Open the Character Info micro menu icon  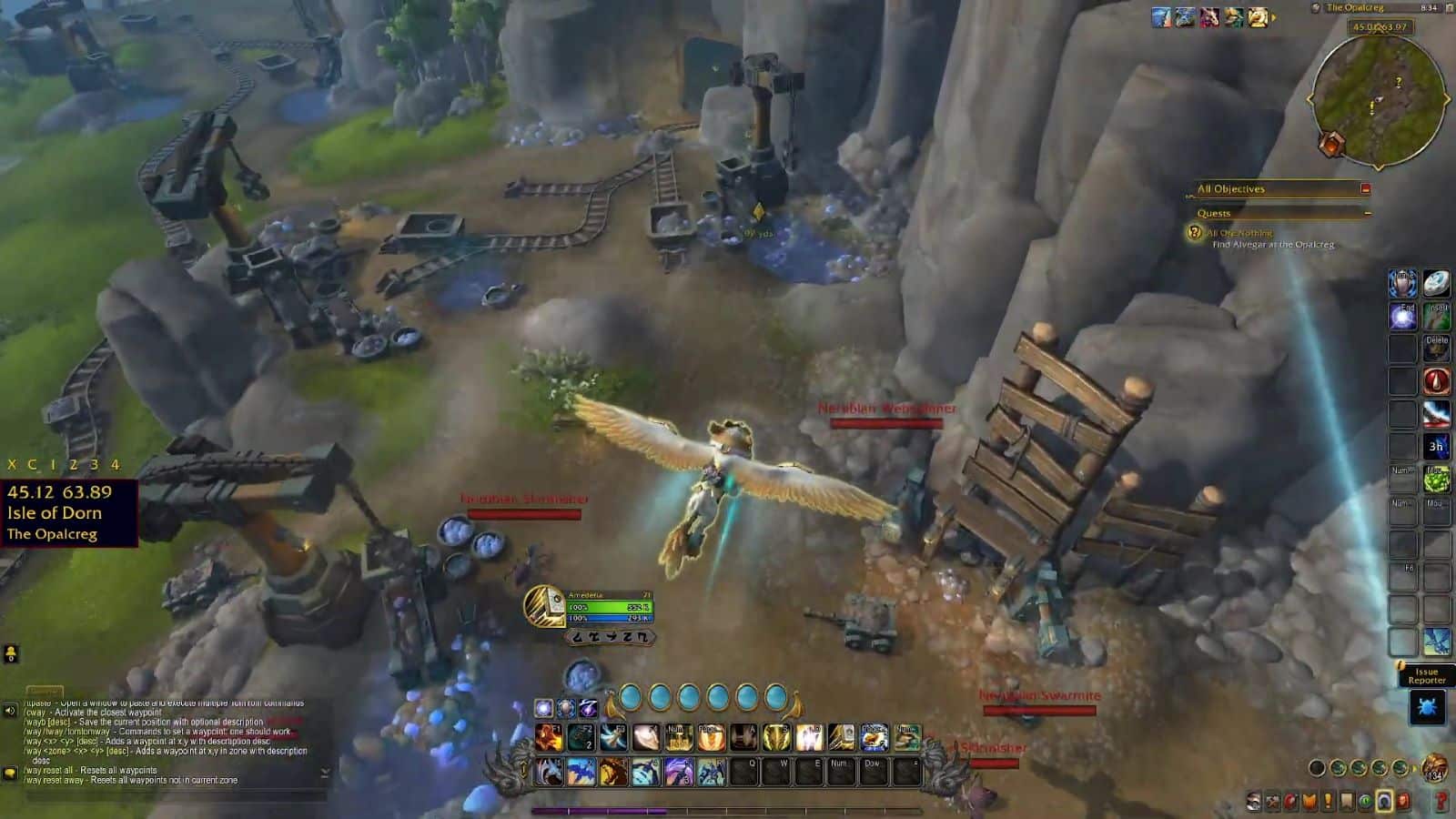click(x=1254, y=800)
